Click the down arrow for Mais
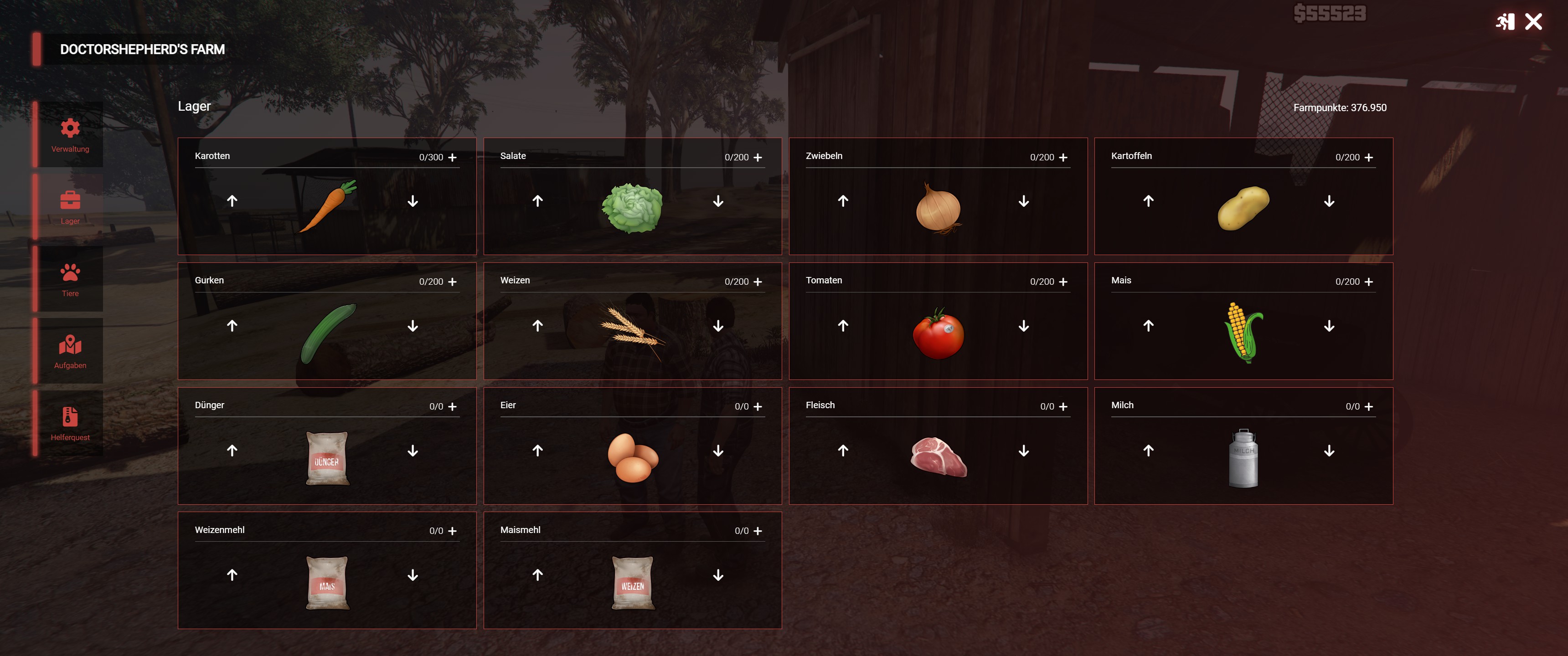Image resolution: width=1568 pixels, height=656 pixels. coord(1329,326)
